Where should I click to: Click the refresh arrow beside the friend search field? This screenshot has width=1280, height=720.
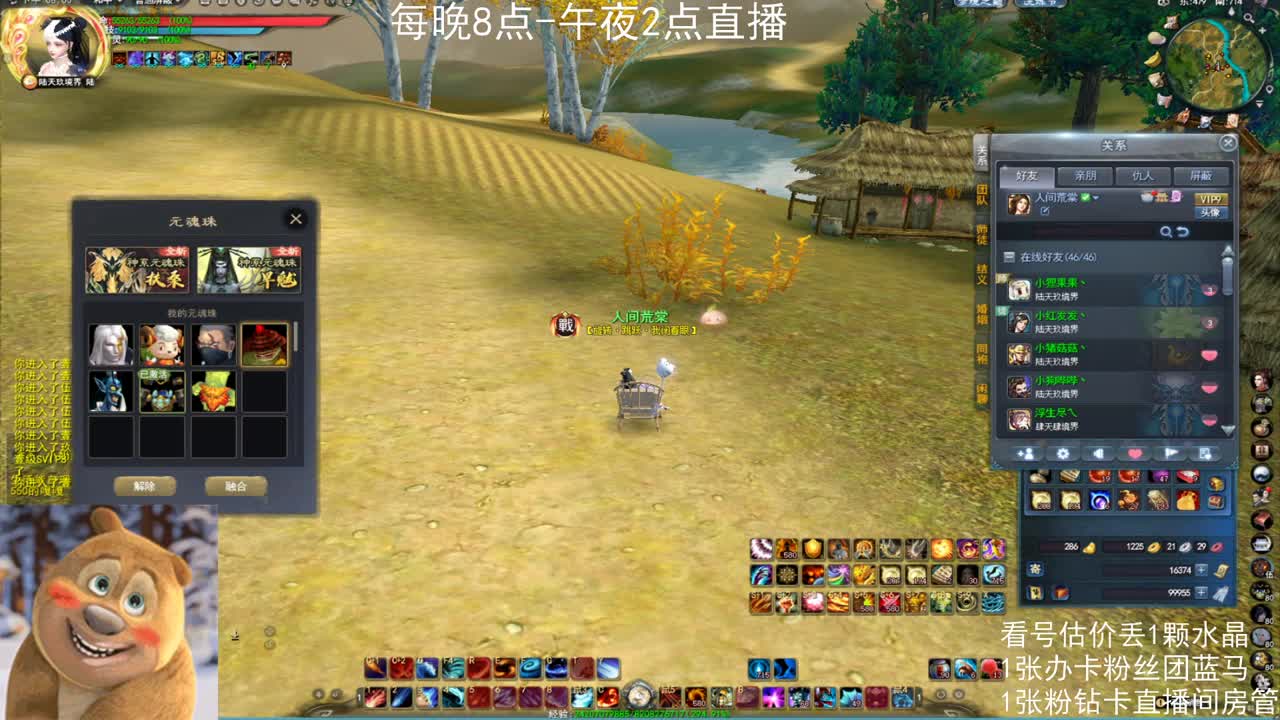pyautogui.click(x=1185, y=231)
